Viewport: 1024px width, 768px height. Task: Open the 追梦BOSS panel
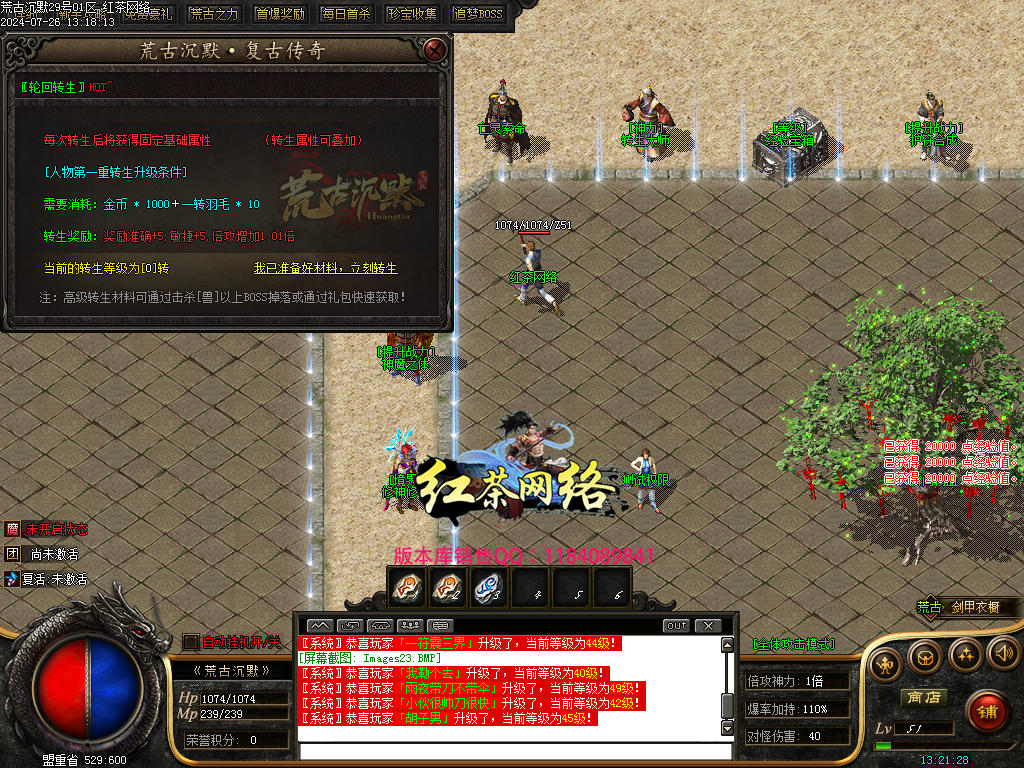pos(478,14)
